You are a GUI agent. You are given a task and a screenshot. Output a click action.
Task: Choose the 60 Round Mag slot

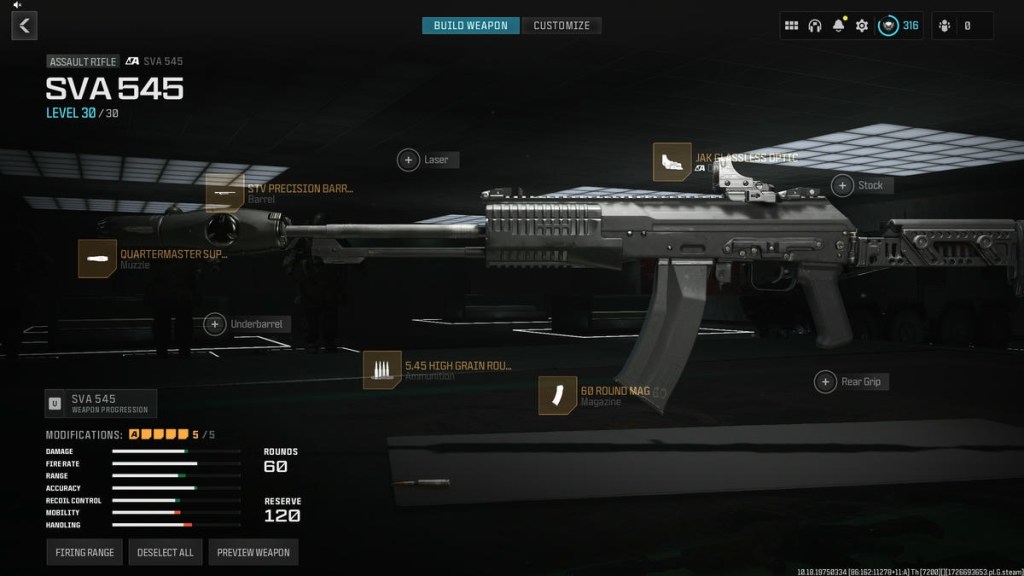(557, 396)
